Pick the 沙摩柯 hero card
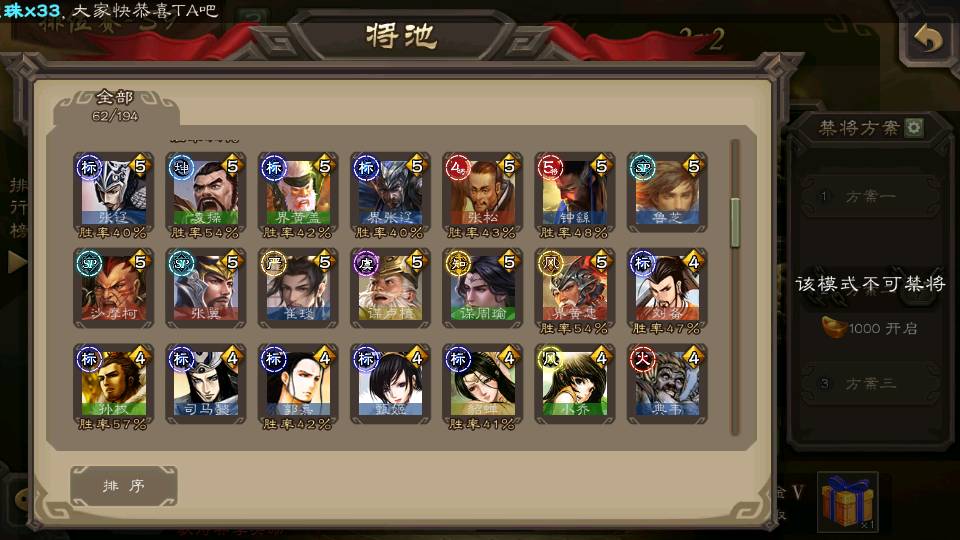Viewport: 960px width, 540px height. point(113,287)
